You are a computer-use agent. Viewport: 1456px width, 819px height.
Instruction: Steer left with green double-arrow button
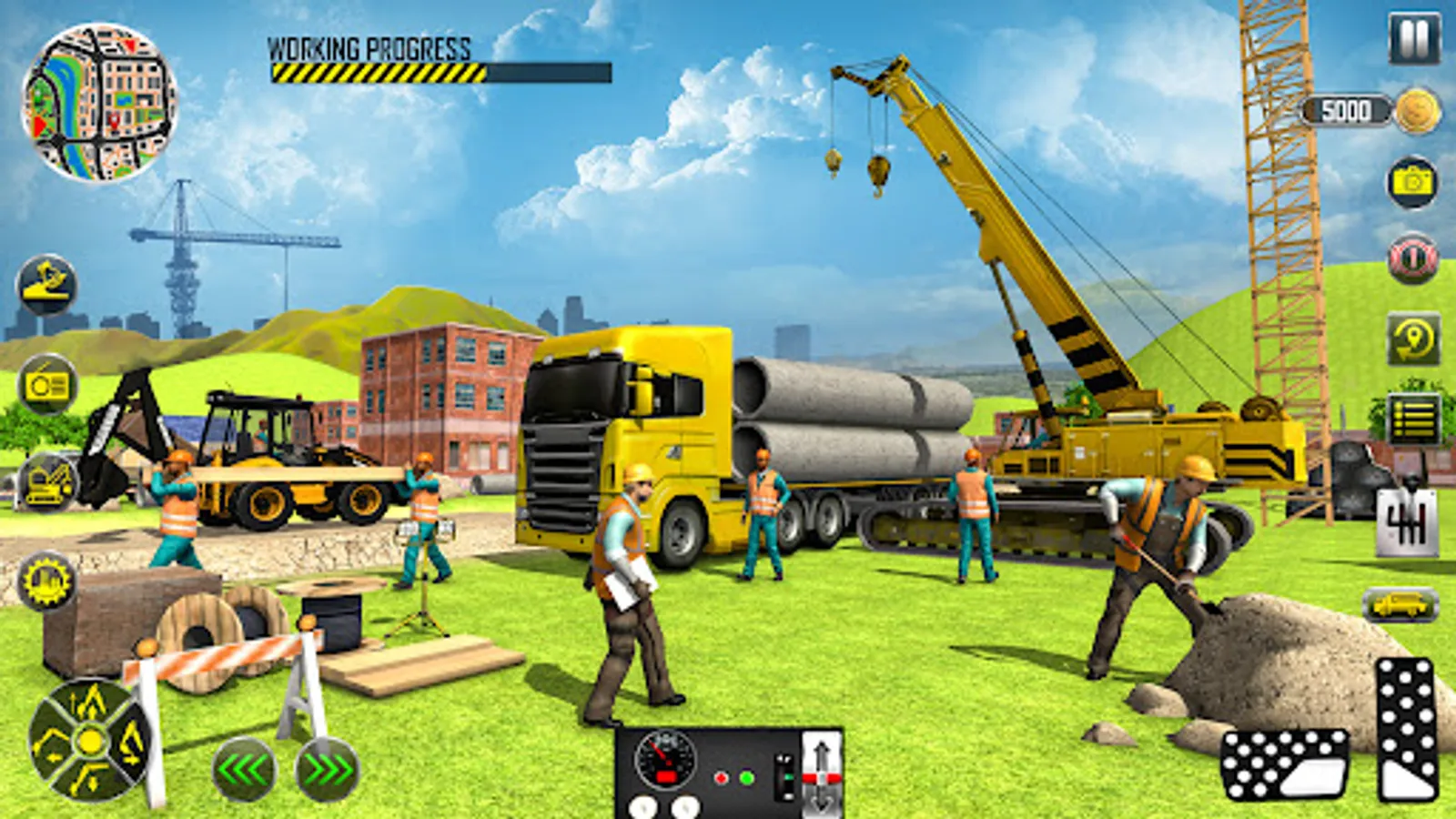click(x=244, y=771)
